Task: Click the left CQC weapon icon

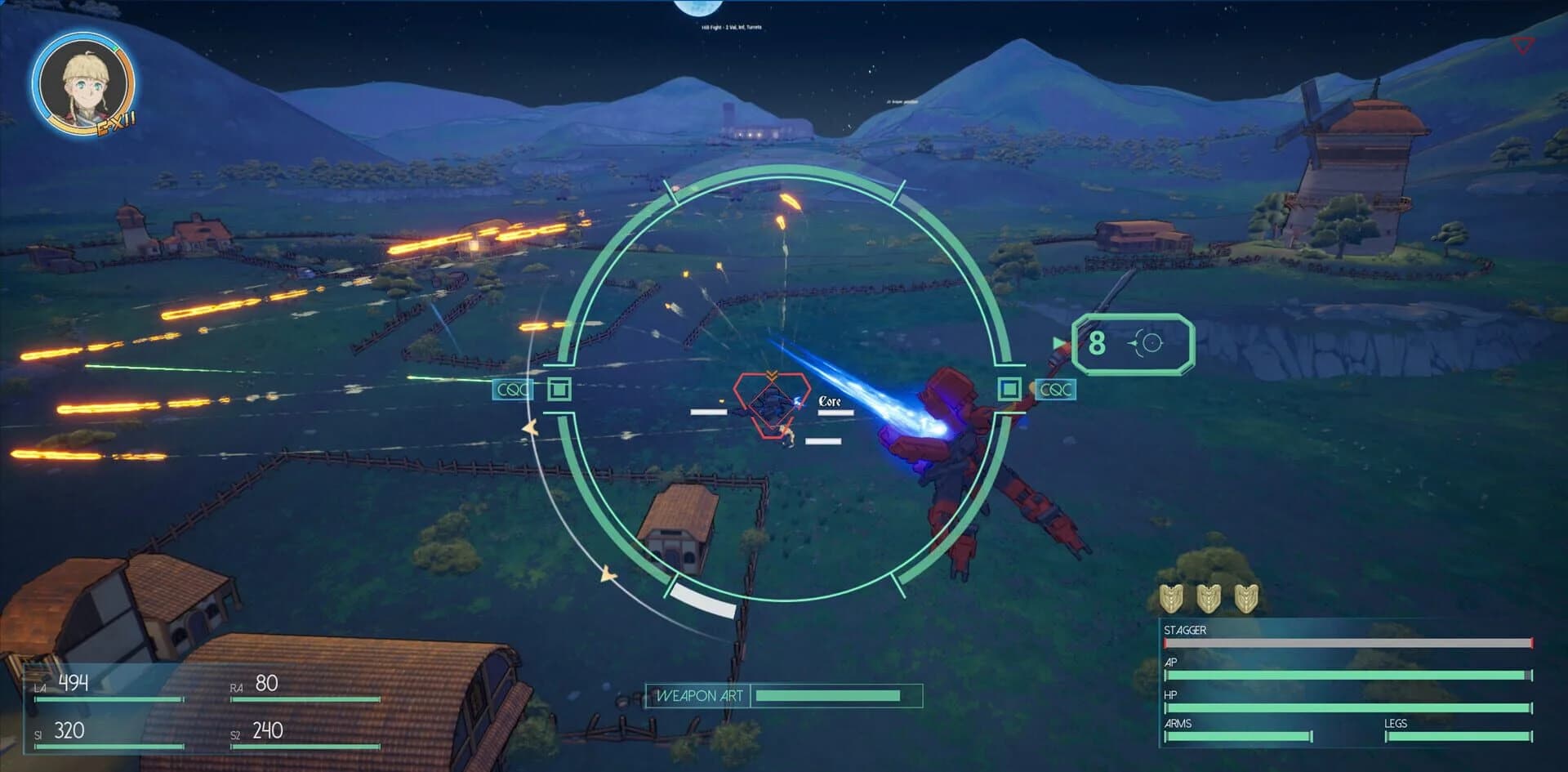Action: click(x=512, y=390)
